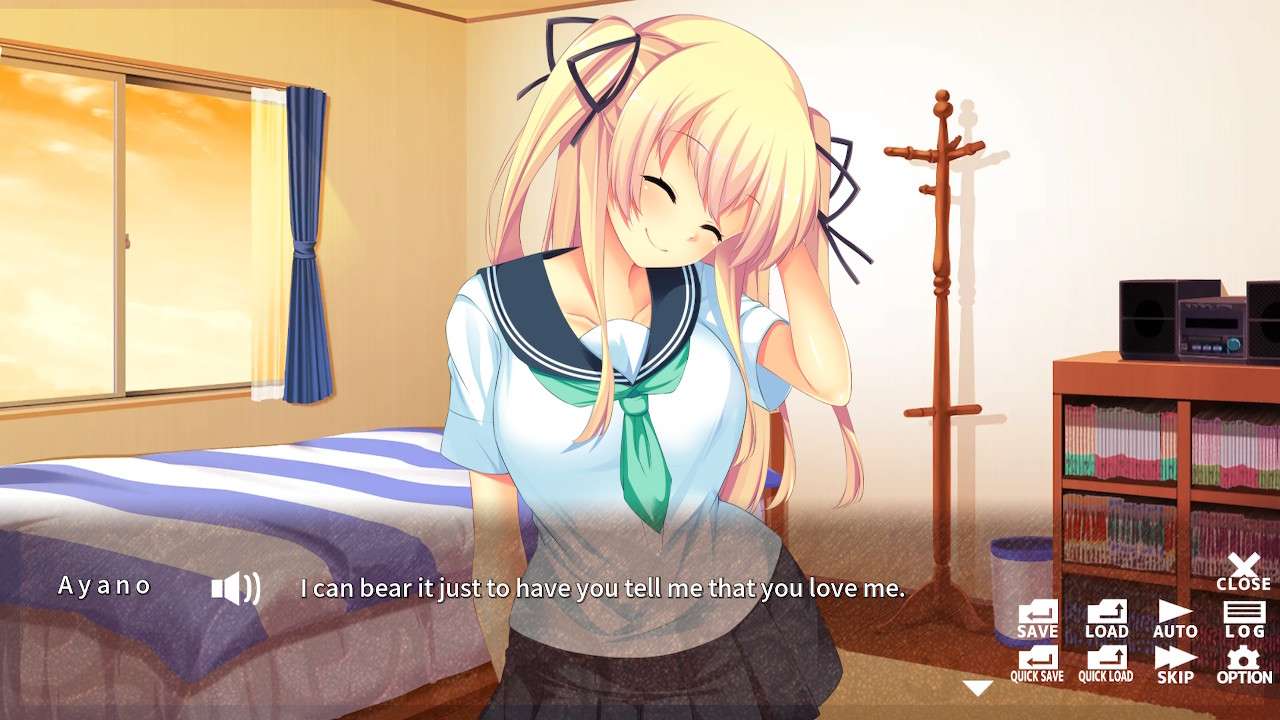This screenshot has width=1280, height=720.
Task: Replay Ayano's voice with the speaker icon
Action: coord(237,587)
